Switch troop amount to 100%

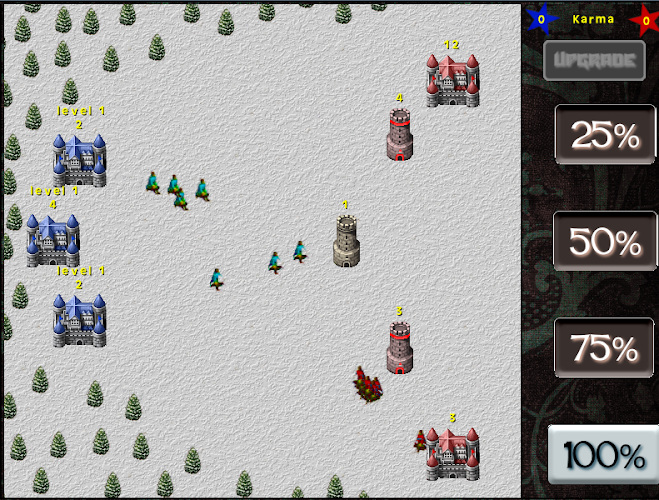point(604,455)
